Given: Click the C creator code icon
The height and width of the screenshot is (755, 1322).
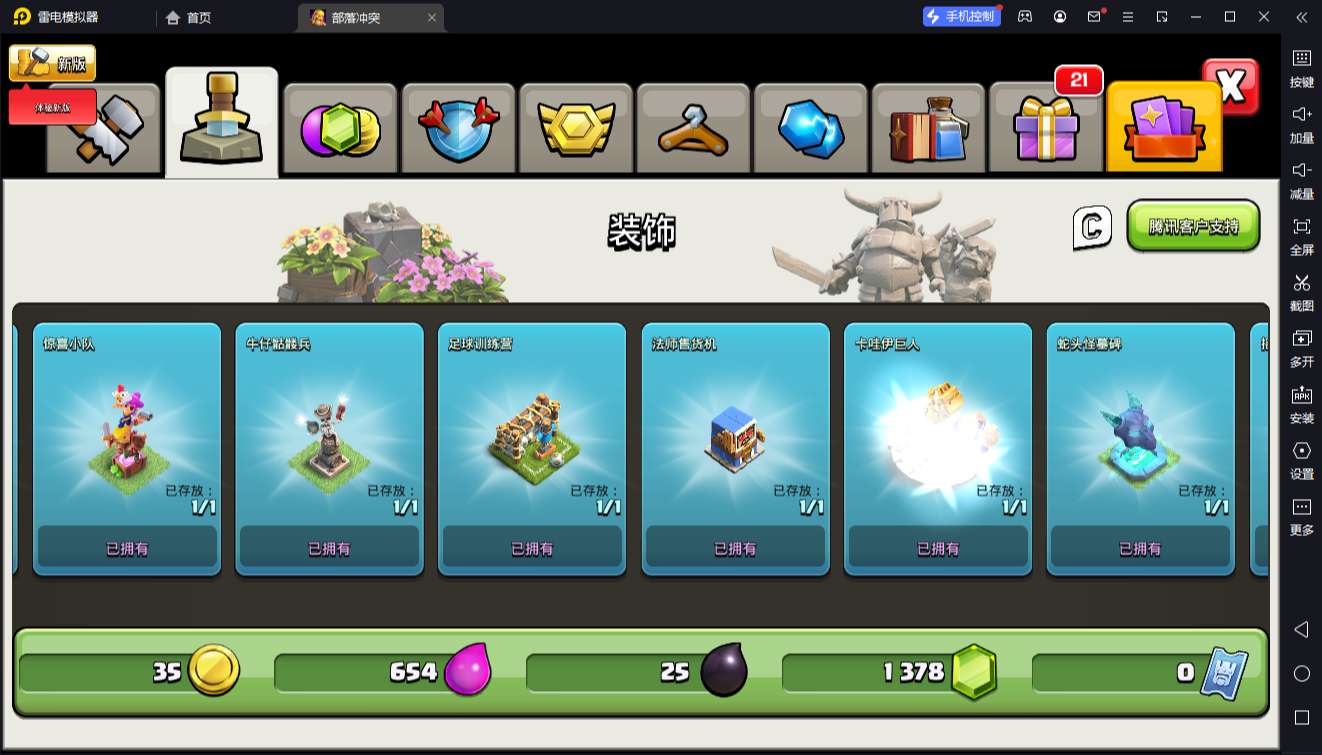Looking at the screenshot, I should pos(1092,227).
